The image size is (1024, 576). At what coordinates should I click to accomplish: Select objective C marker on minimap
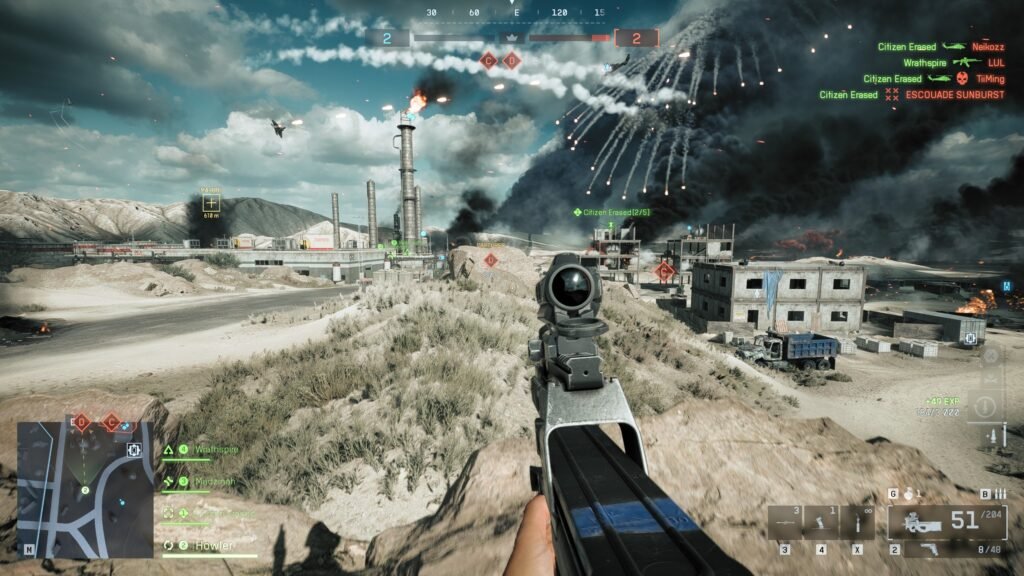point(110,423)
